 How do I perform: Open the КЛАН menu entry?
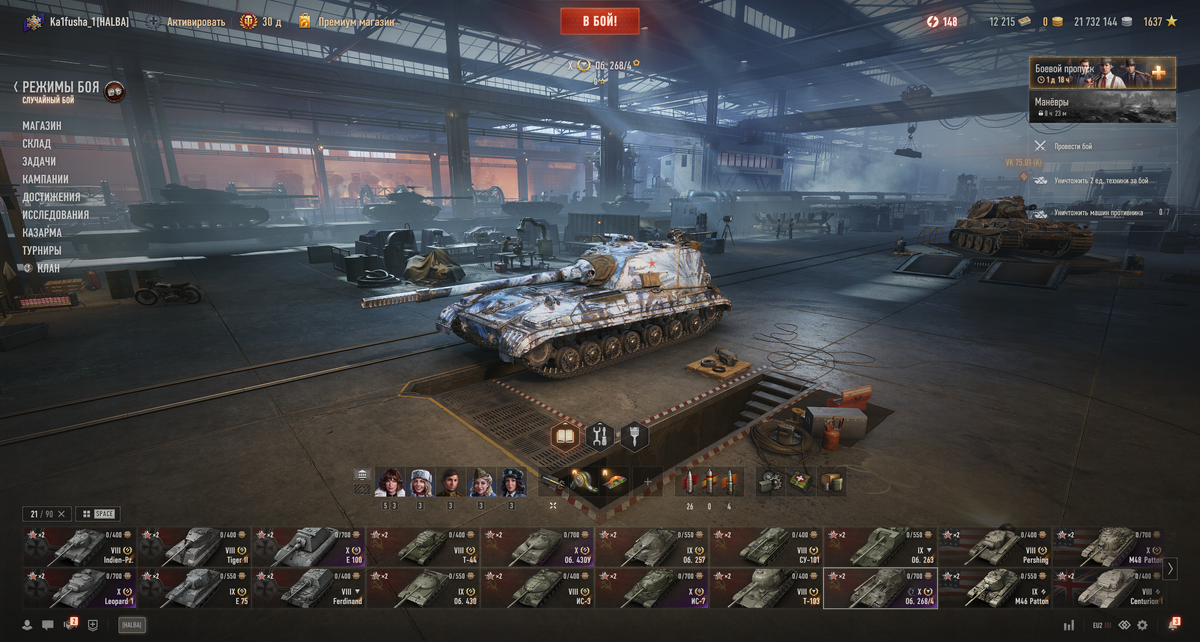tap(48, 268)
